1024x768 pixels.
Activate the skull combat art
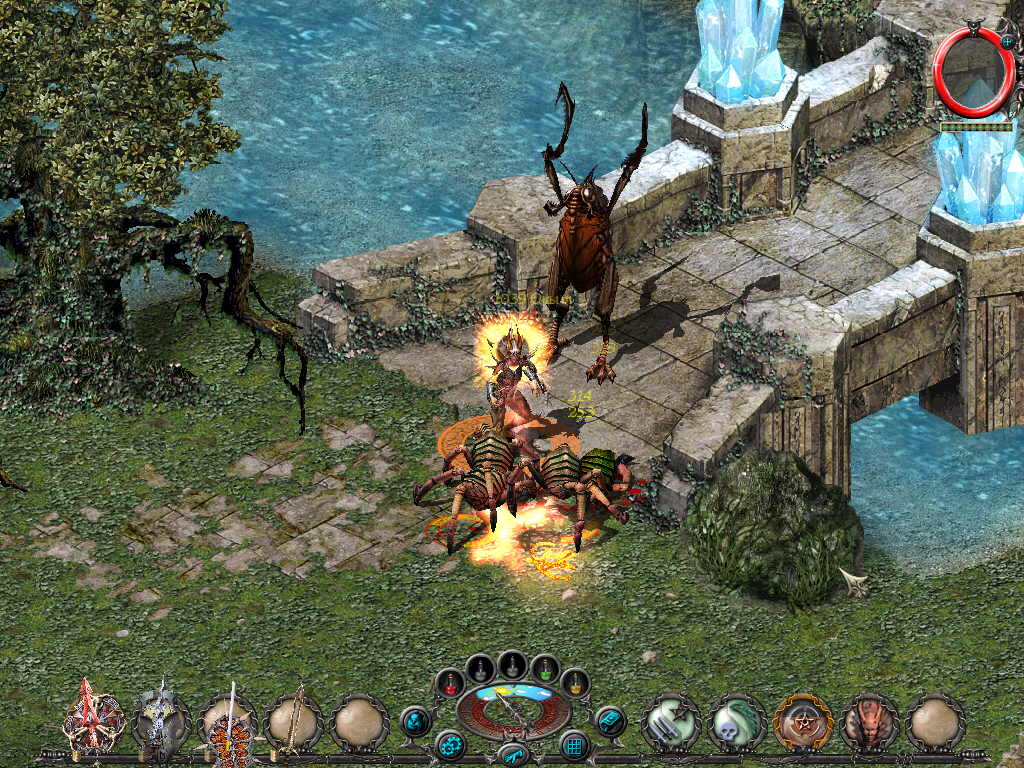736,721
